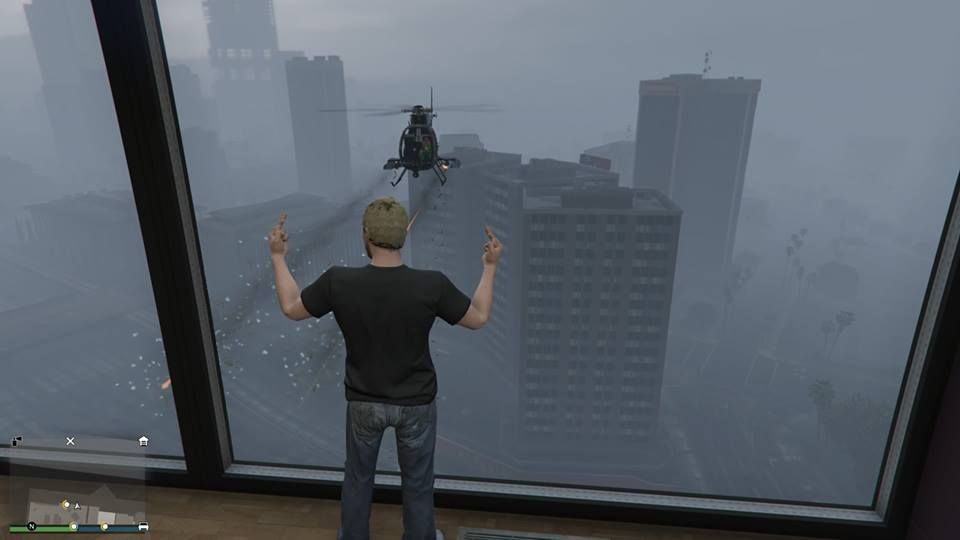
Task: Select the garage car blip on minimap
Action: coord(143,526)
